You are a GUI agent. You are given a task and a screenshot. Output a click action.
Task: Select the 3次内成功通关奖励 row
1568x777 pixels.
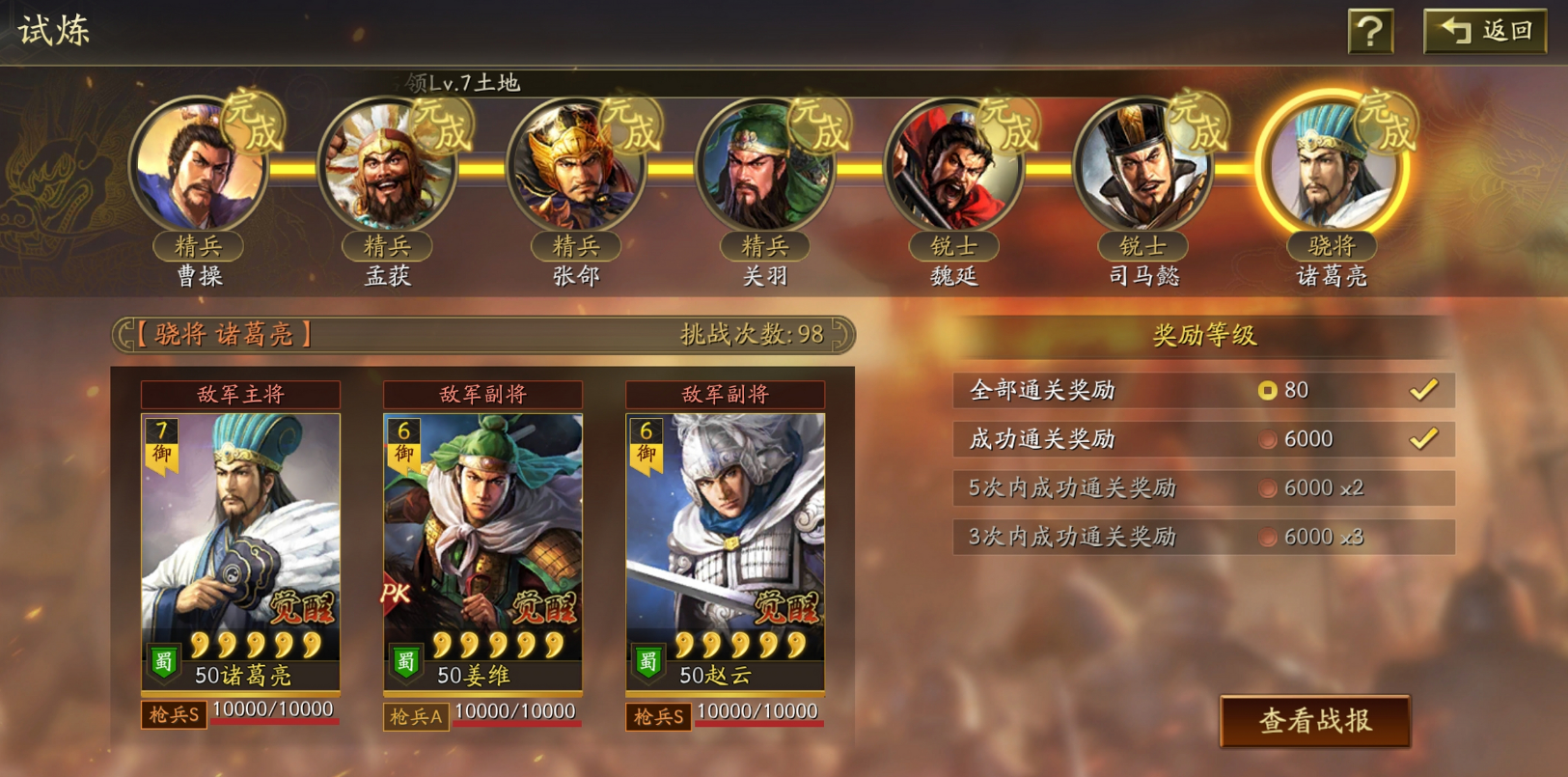click(1203, 537)
